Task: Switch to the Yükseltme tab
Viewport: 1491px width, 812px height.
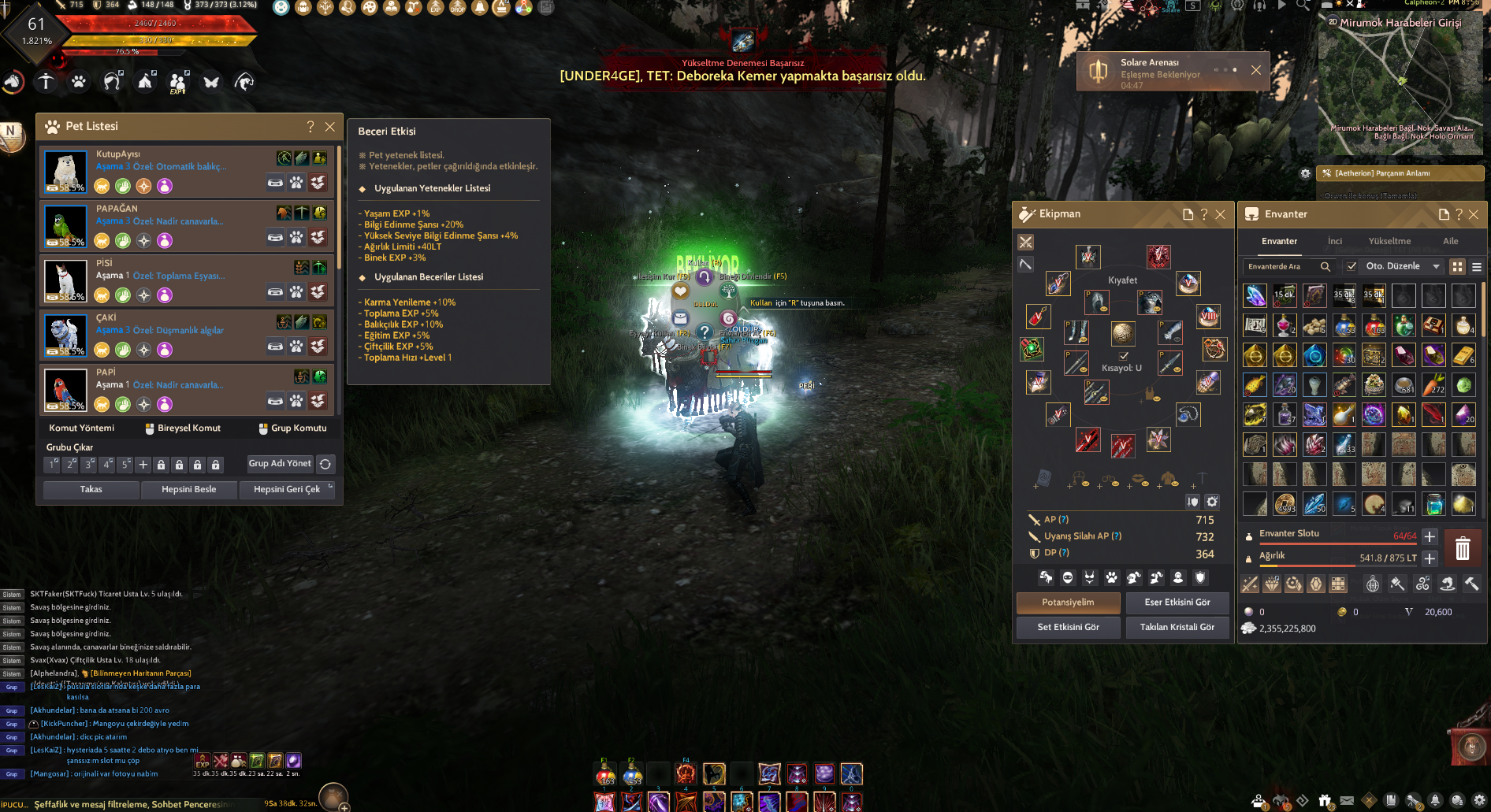Action: [x=1389, y=241]
